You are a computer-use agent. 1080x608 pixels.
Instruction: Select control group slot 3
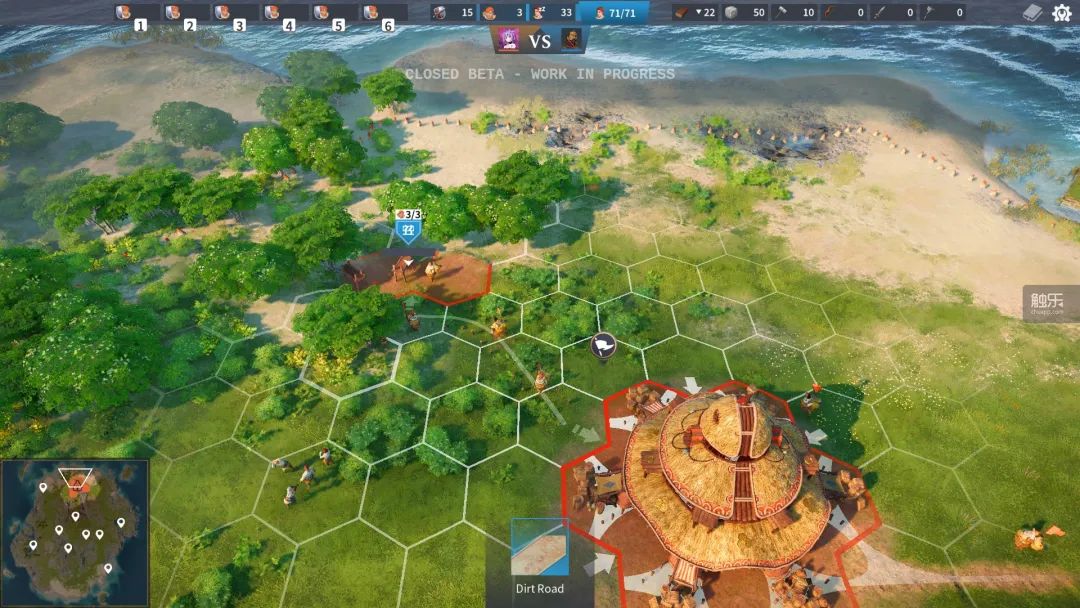coord(233,14)
